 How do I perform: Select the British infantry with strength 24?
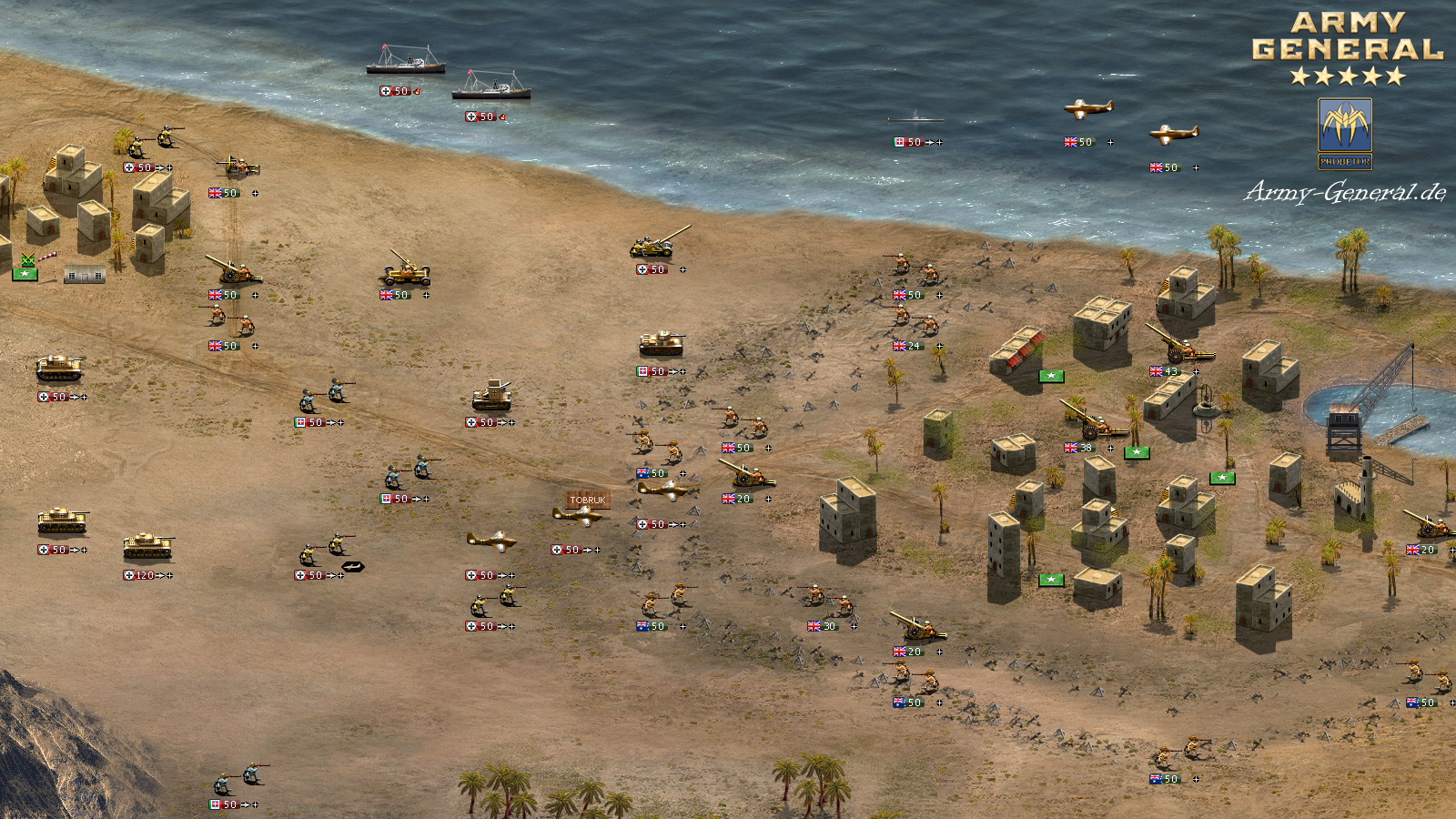[x=914, y=321]
